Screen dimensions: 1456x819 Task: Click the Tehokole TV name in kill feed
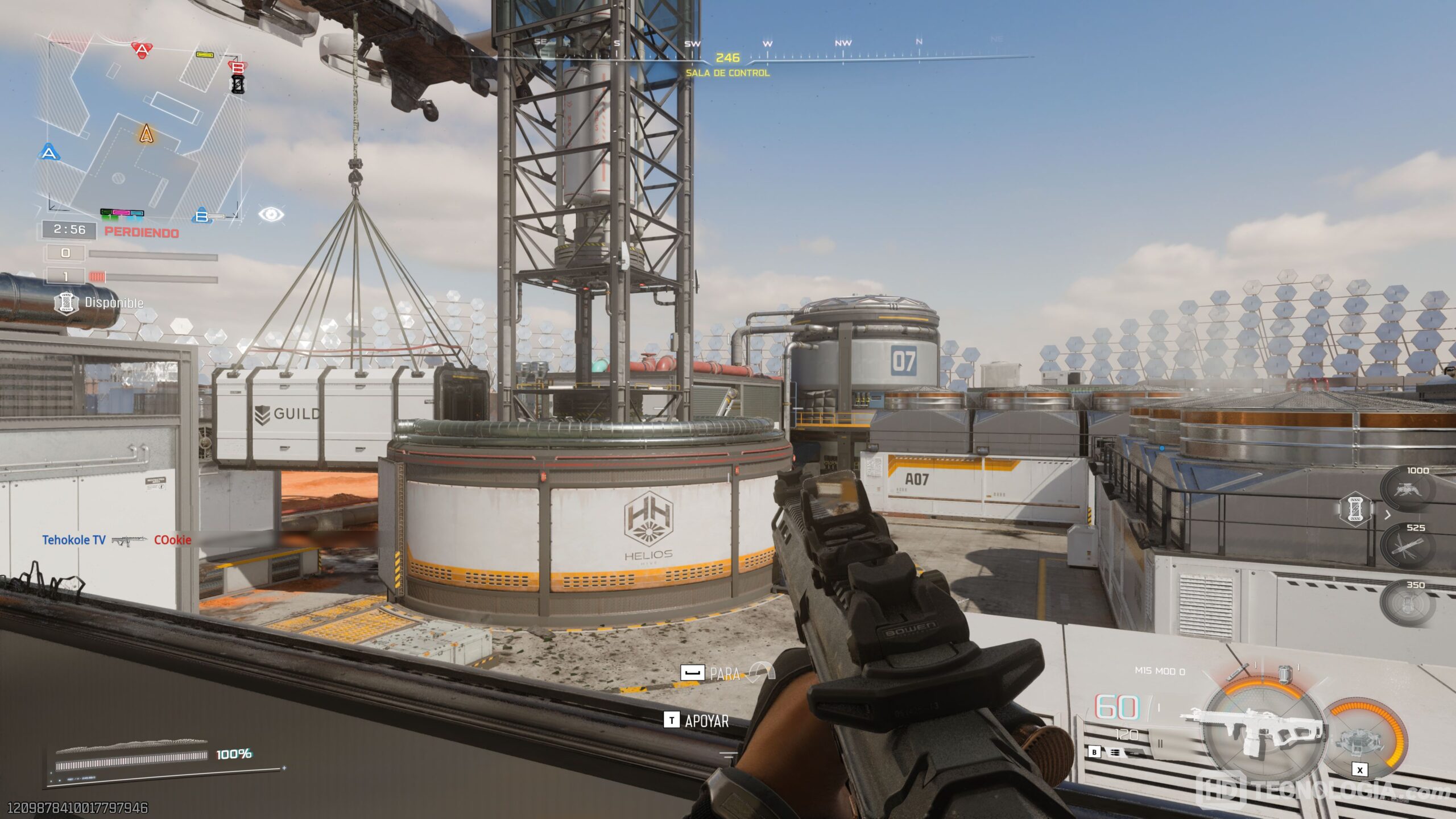[x=74, y=540]
